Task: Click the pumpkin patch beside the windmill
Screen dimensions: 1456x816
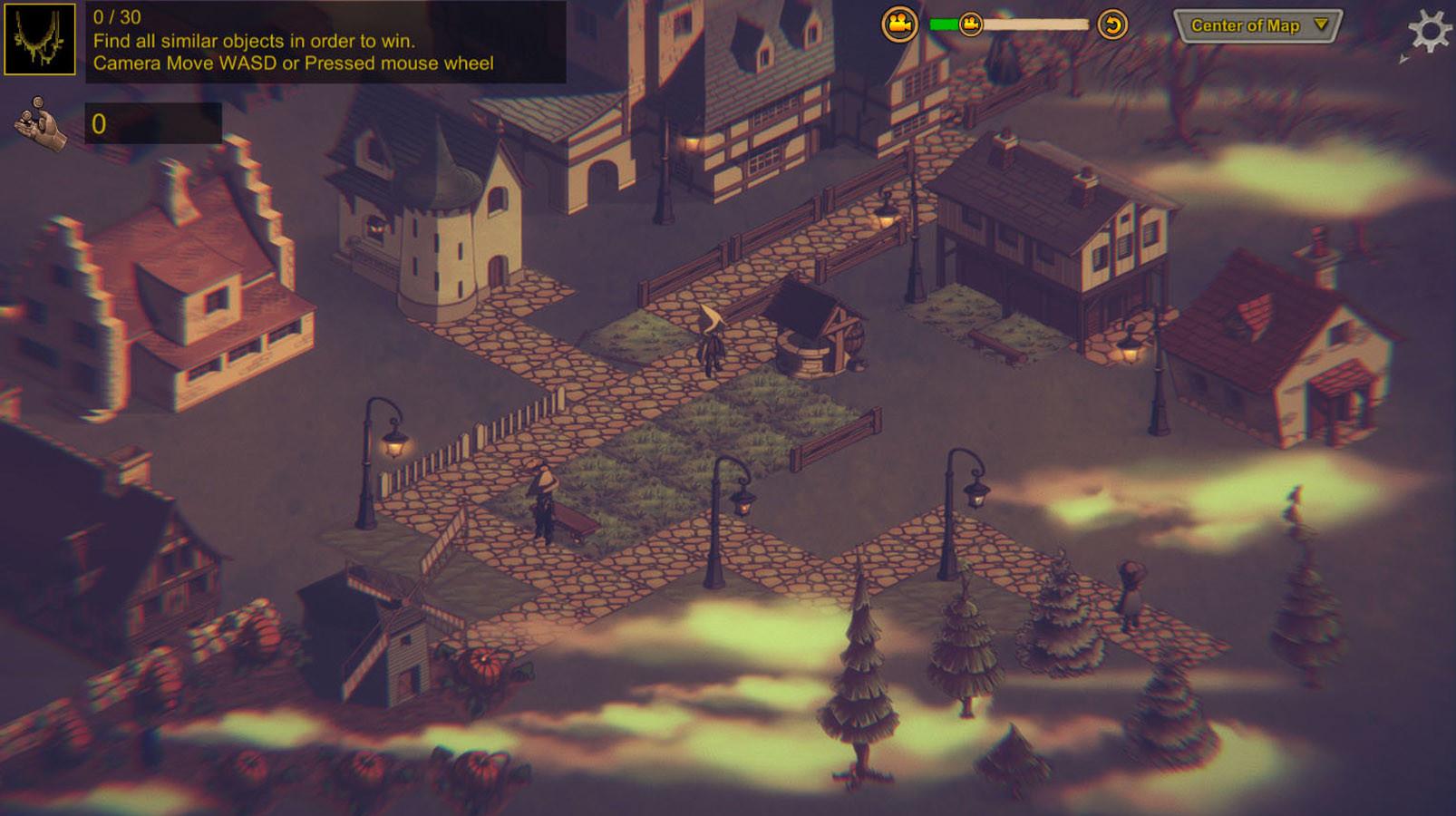Action: click(x=483, y=665)
